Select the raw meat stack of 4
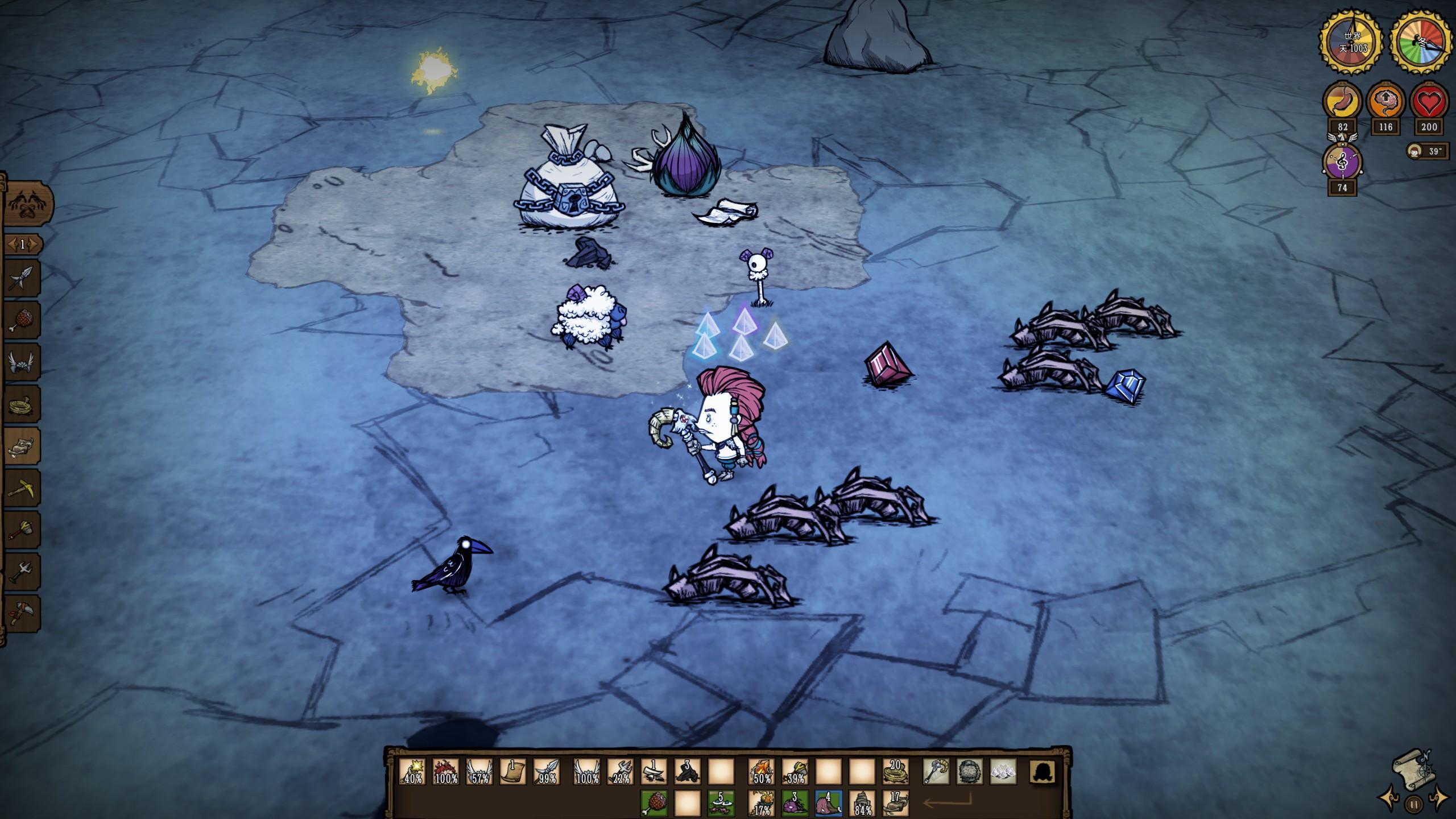 (x=829, y=804)
